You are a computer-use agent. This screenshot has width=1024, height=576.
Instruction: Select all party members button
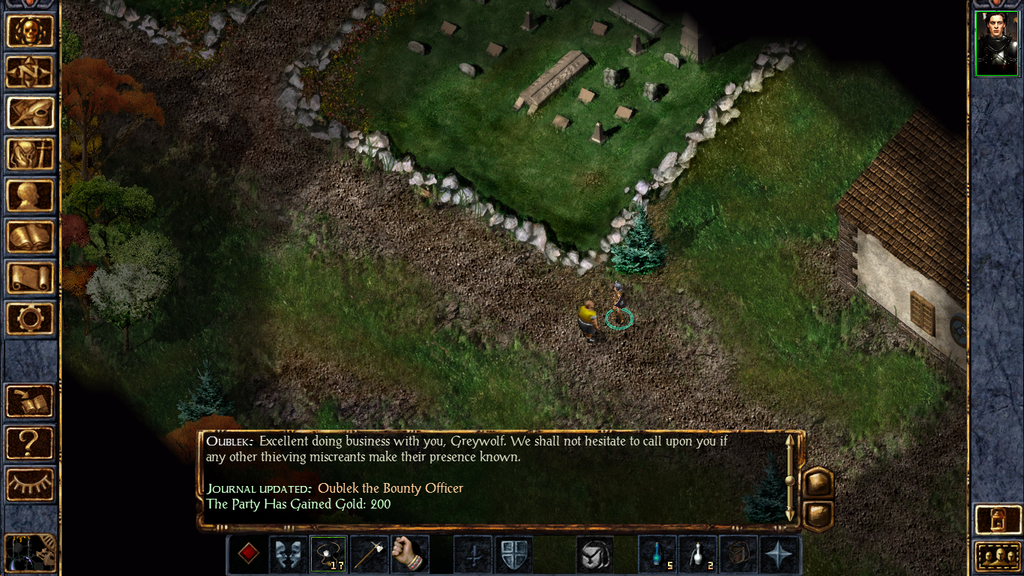point(995,556)
